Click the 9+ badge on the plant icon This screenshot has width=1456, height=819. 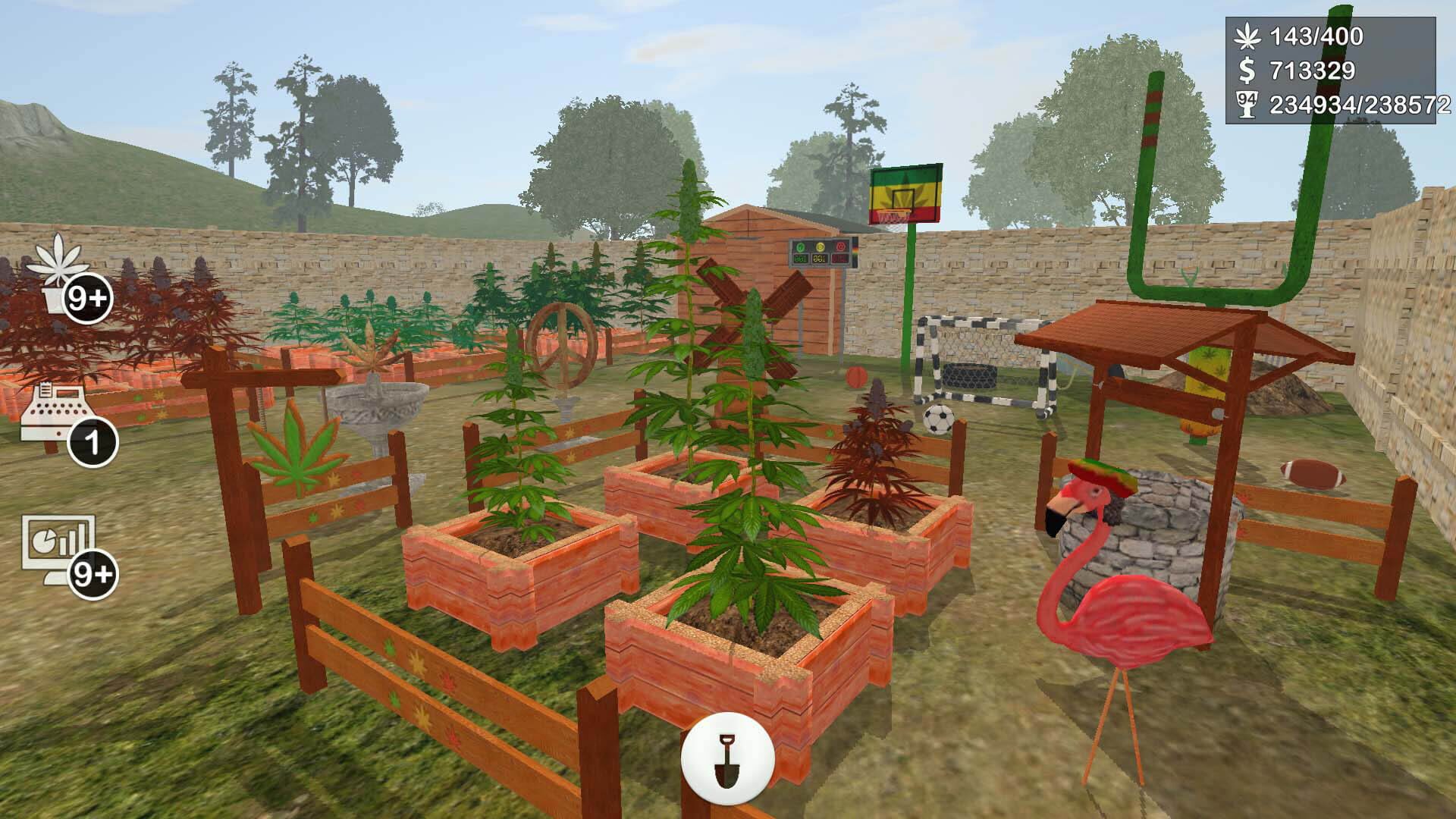(86, 296)
